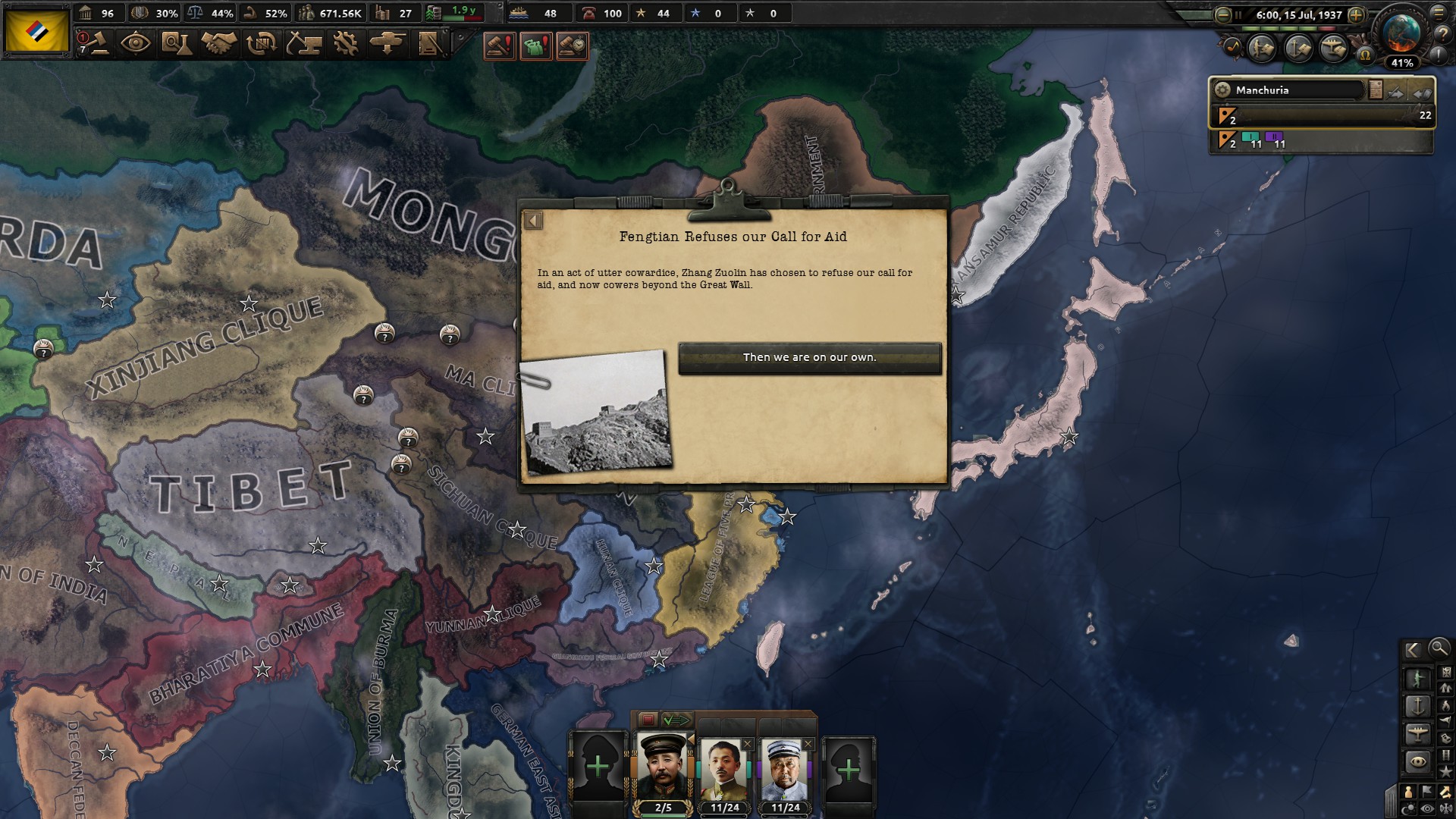Collapse the map filter panel with the chevron
The image size is (1456, 819).
click(x=1411, y=651)
